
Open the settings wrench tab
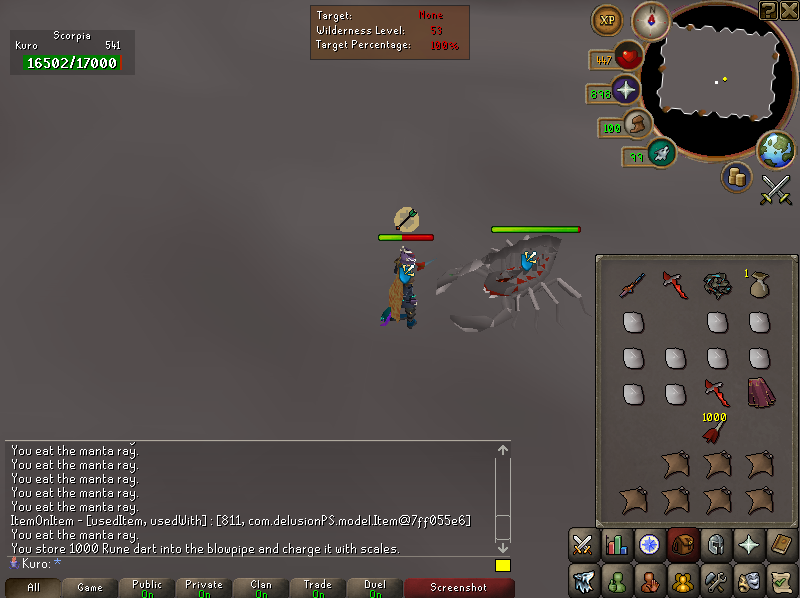click(715, 579)
